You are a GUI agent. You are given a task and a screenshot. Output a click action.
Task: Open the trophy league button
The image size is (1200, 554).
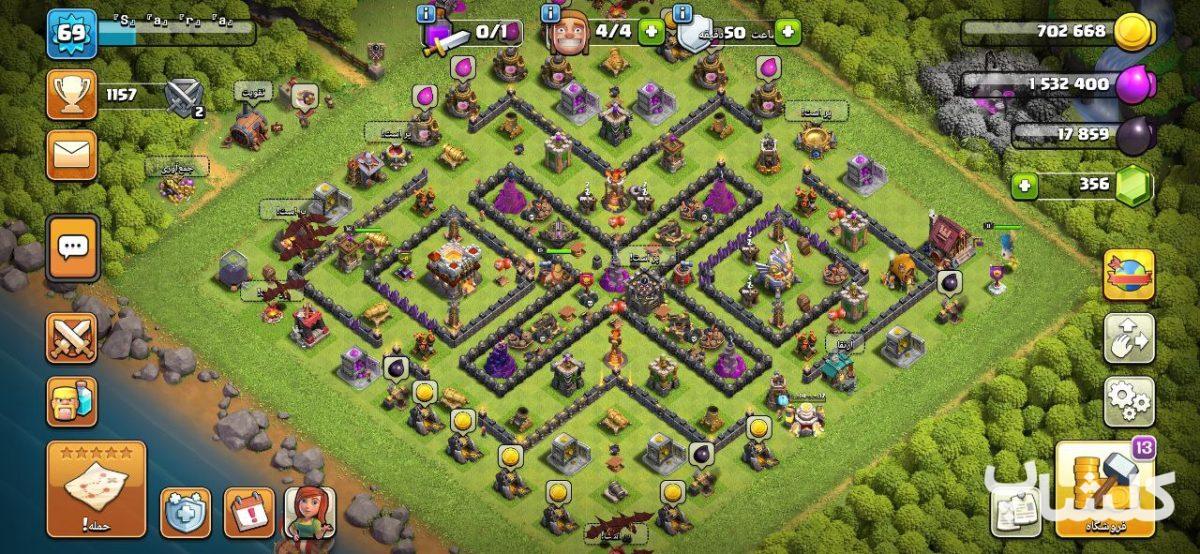pyautogui.click(x=72, y=96)
